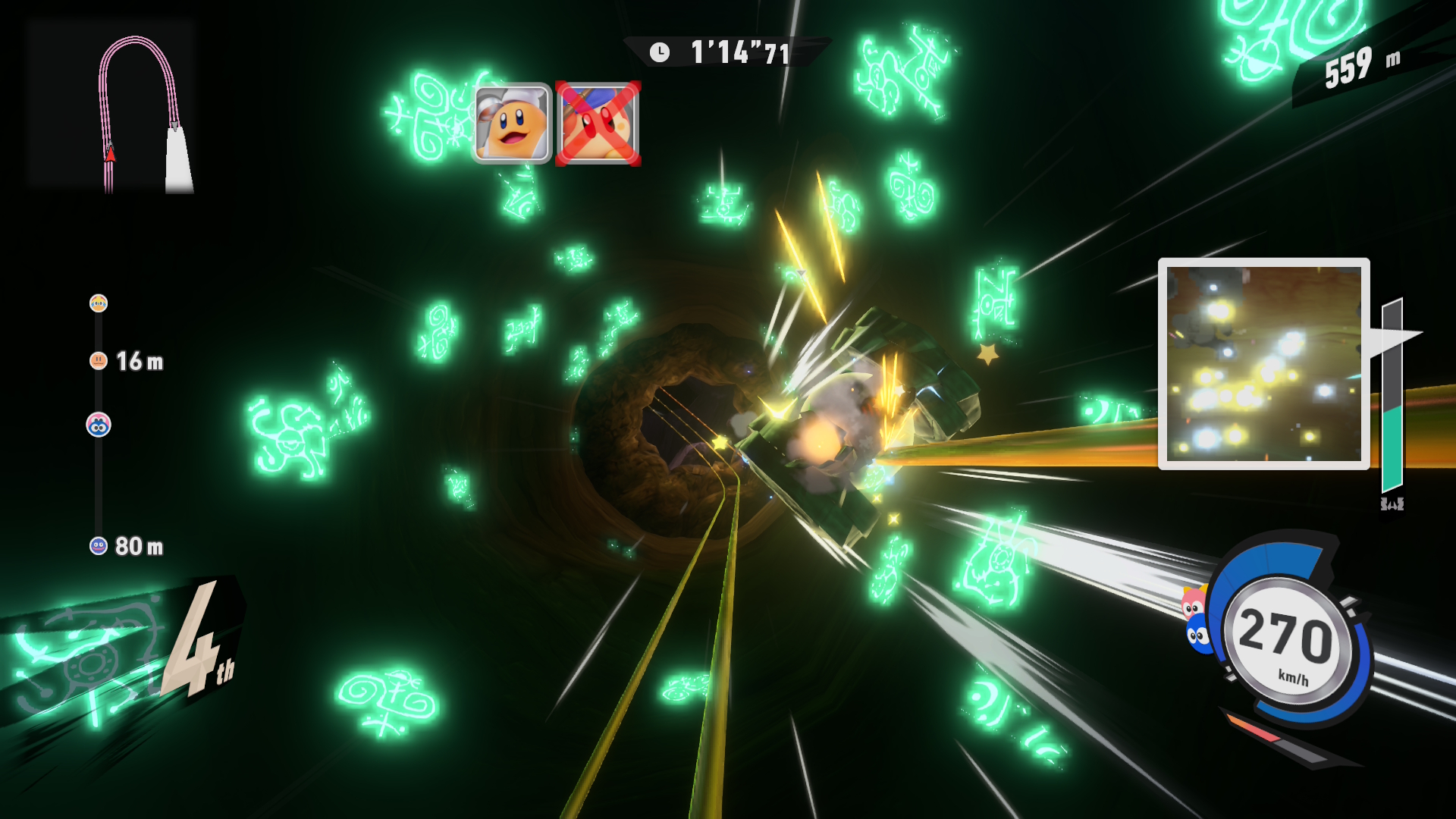Click the blue rider icon beside the speedometer
This screenshot has height=819, width=1456.
(1197, 634)
